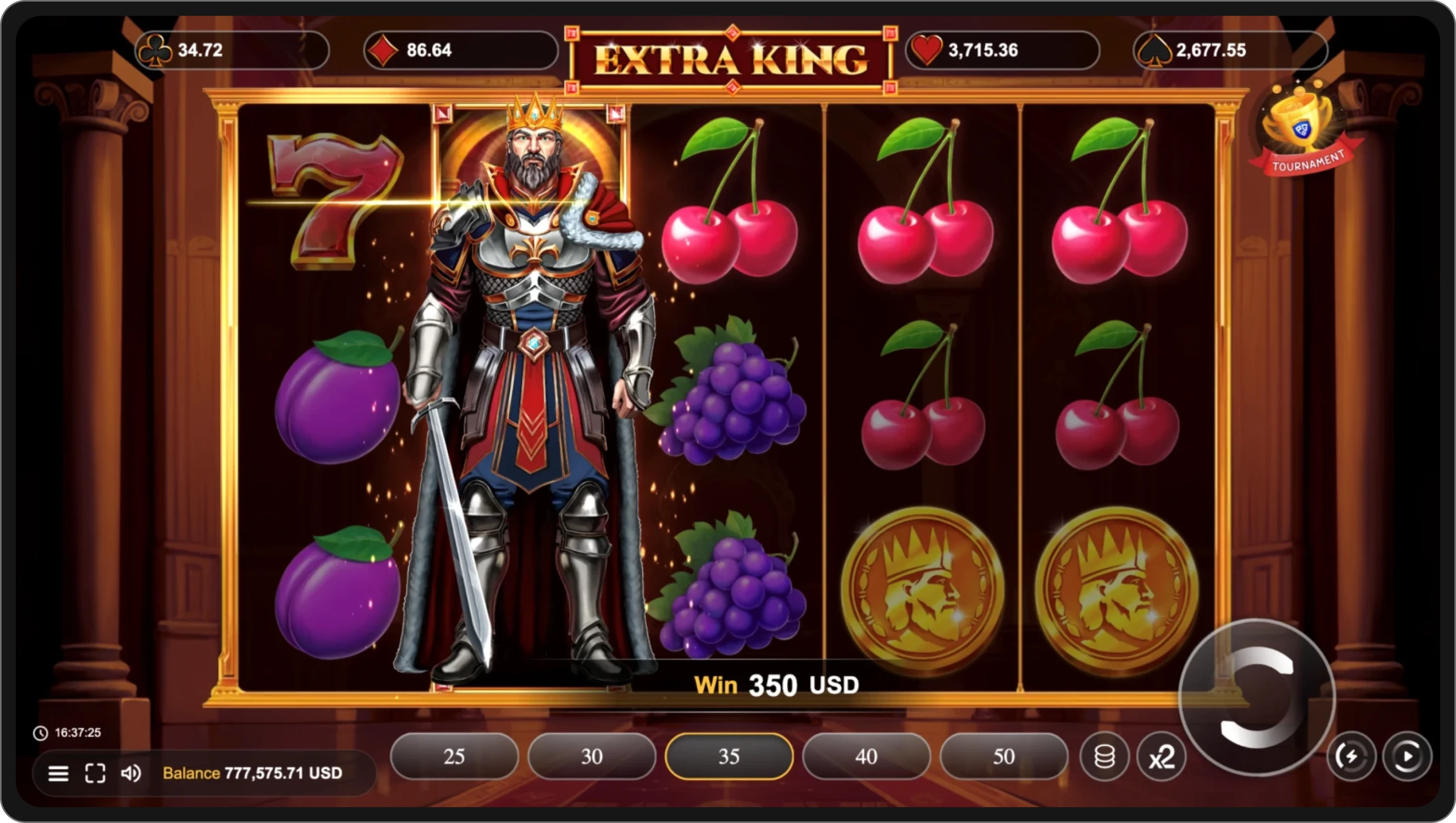
Task: Toggle fullscreen mode
Action: point(95,773)
